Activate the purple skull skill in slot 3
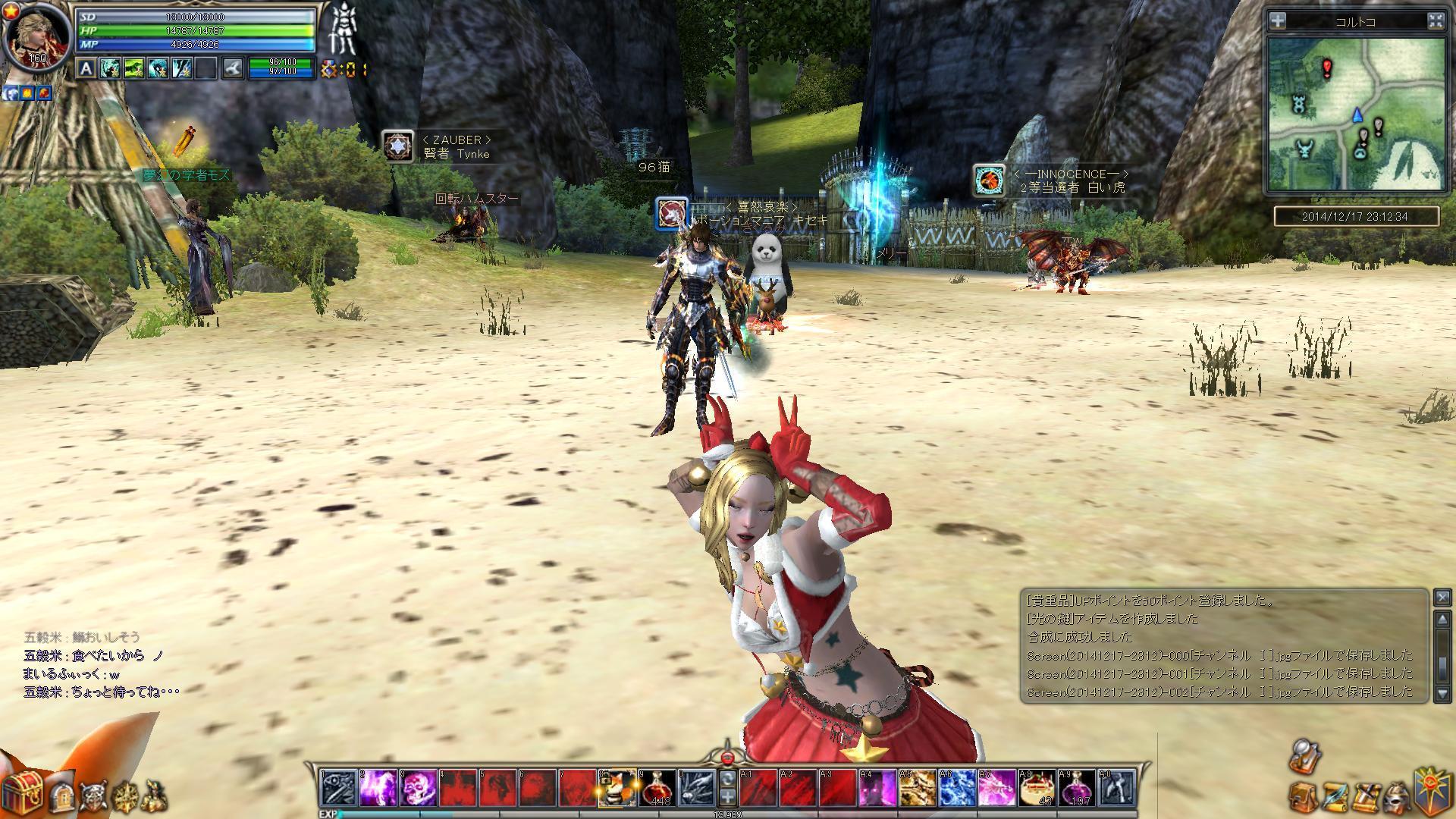 419,788
